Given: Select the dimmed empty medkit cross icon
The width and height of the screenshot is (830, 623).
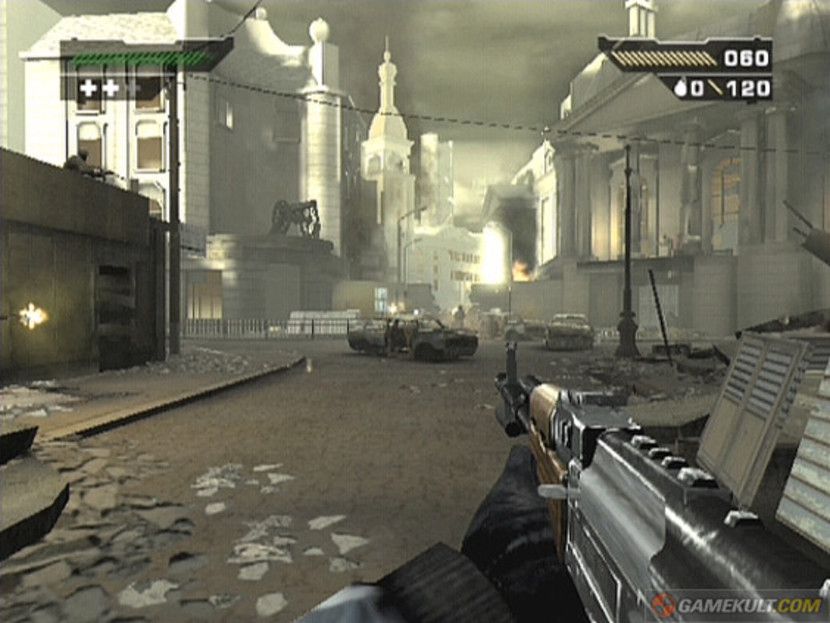Looking at the screenshot, I should point(133,88).
